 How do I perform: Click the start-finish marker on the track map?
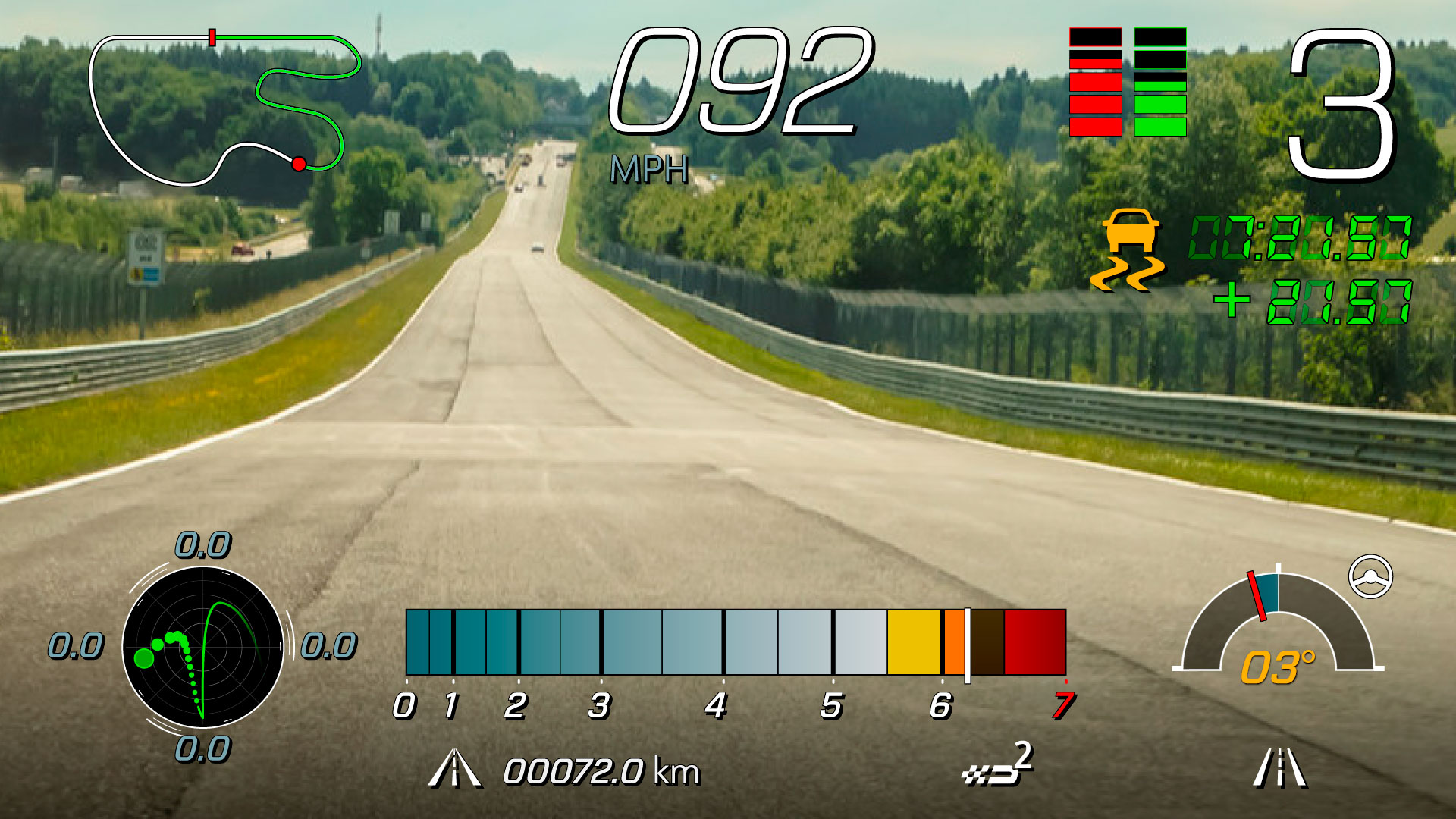[212, 36]
